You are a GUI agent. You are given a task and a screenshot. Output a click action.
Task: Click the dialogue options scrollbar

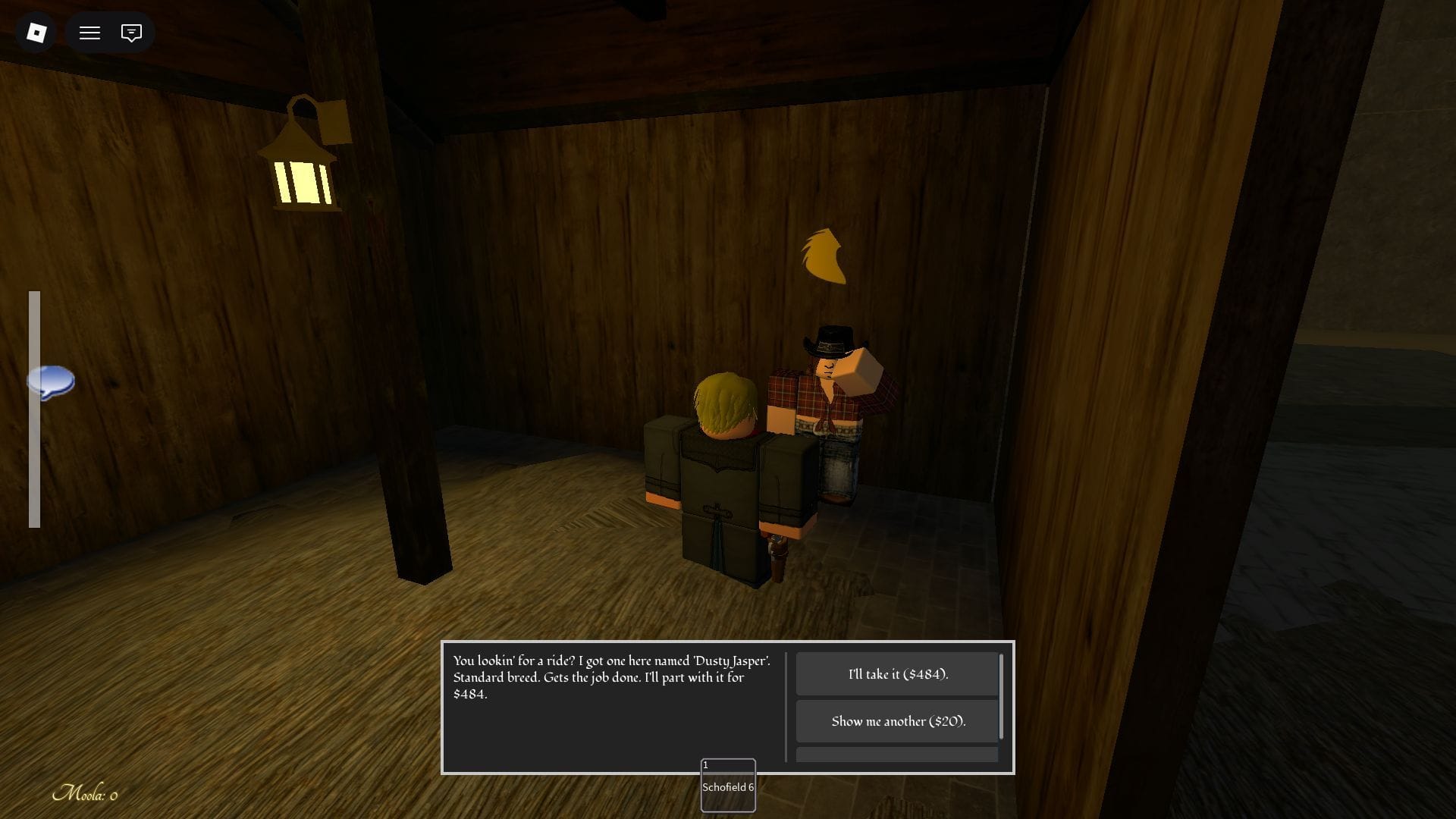point(1002,696)
